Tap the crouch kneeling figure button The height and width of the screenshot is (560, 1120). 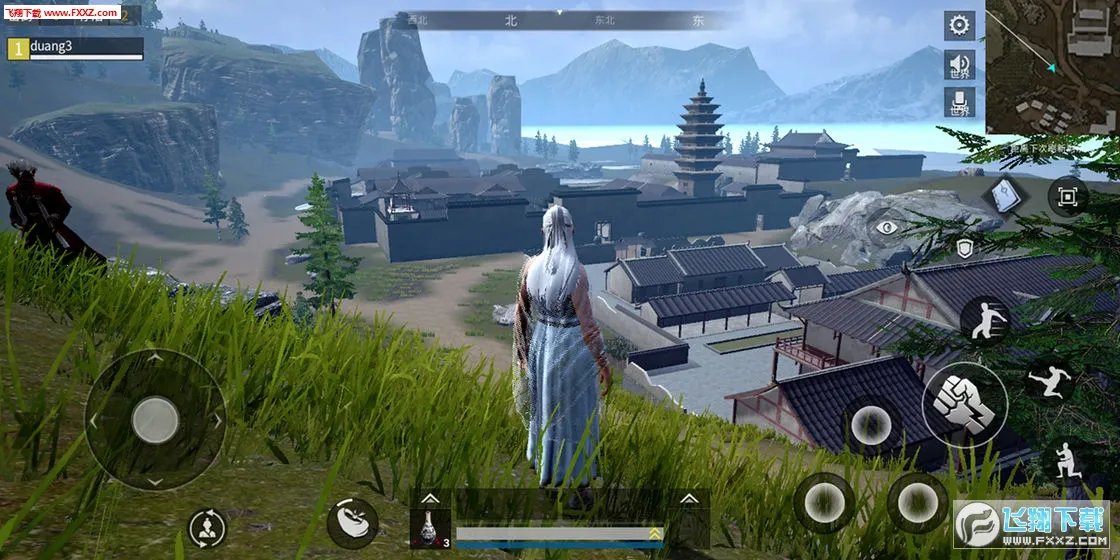click(x=1063, y=461)
